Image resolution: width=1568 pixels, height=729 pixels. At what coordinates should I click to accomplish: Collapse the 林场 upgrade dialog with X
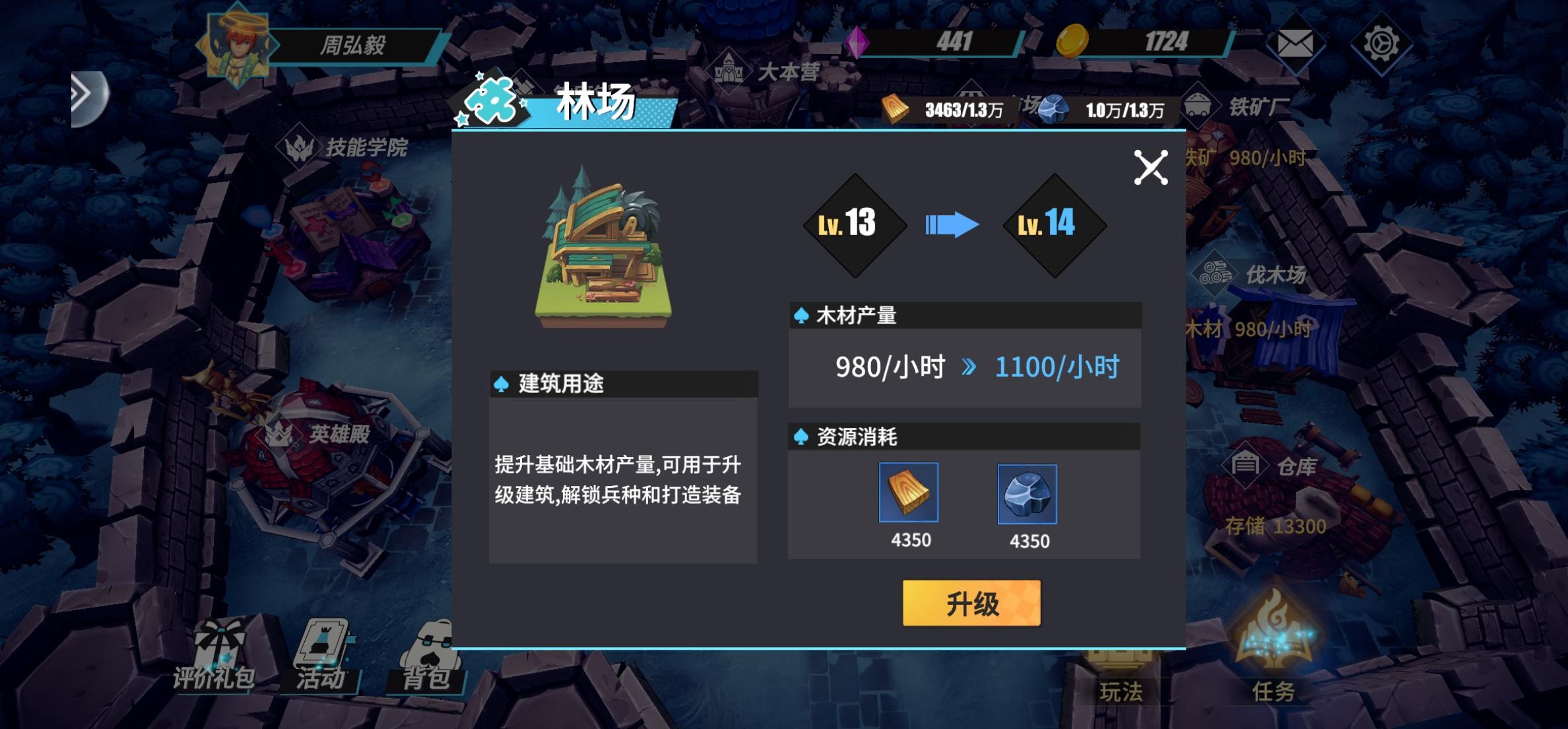(x=1152, y=168)
